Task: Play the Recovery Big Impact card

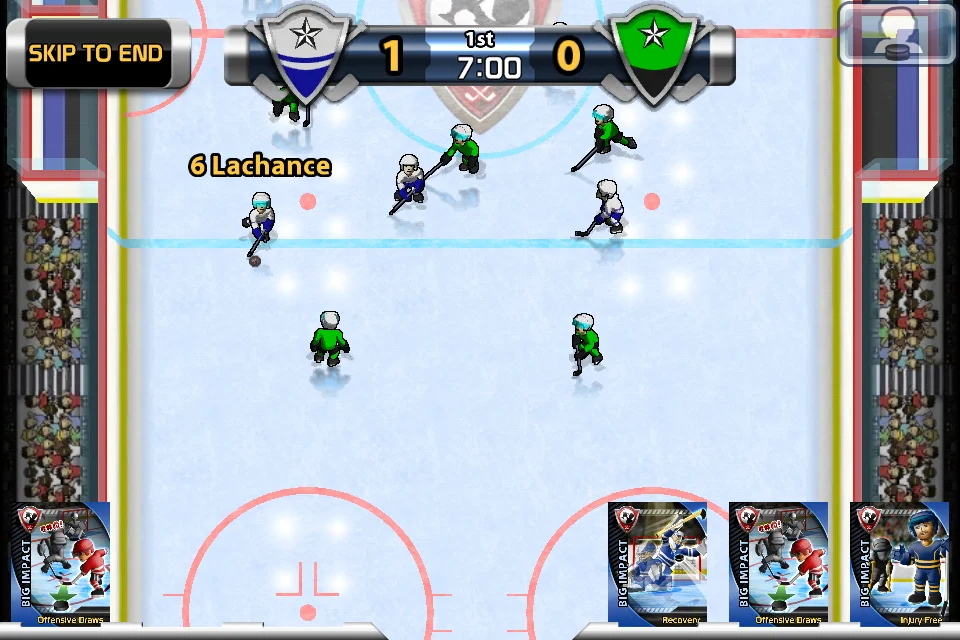Action: pyautogui.click(x=658, y=564)
